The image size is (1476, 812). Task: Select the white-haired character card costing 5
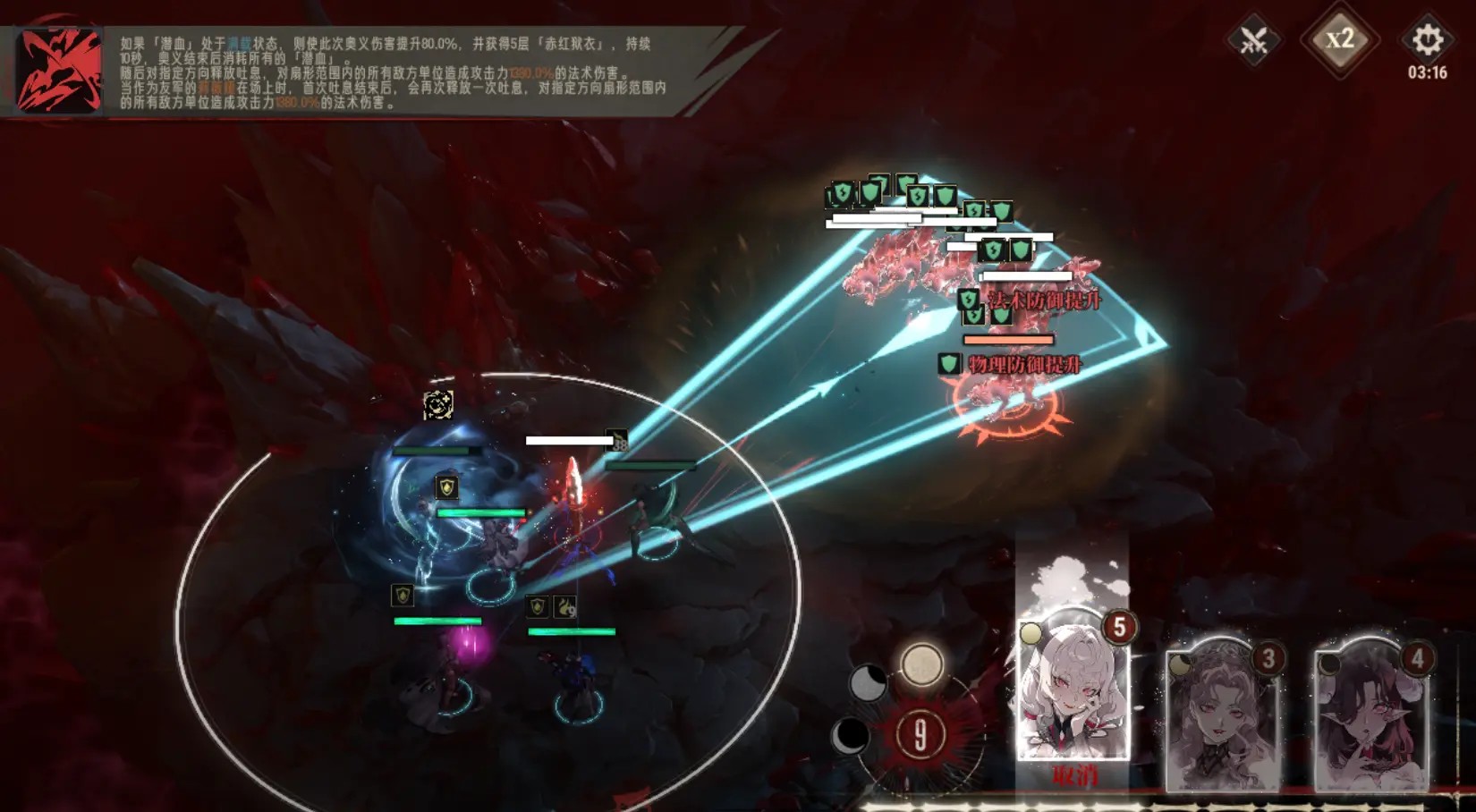(1073, 684)
